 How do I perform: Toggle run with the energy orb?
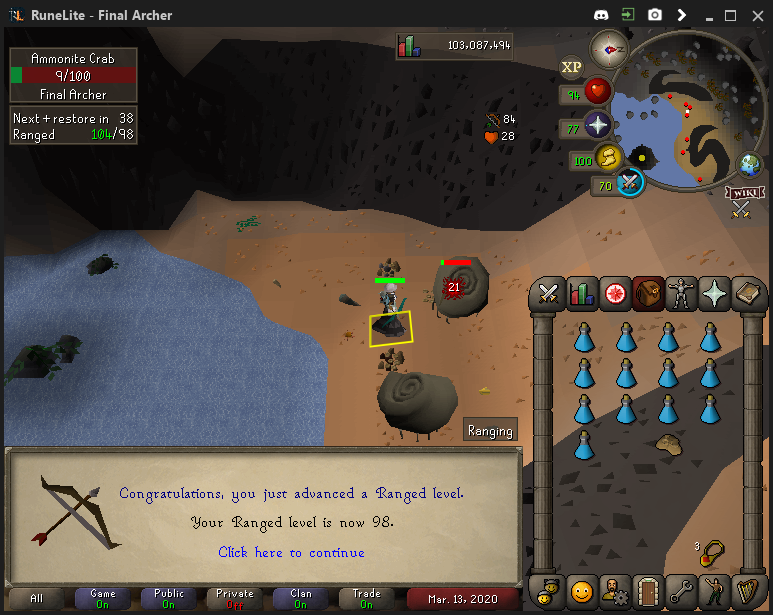[x=610, y=158]
